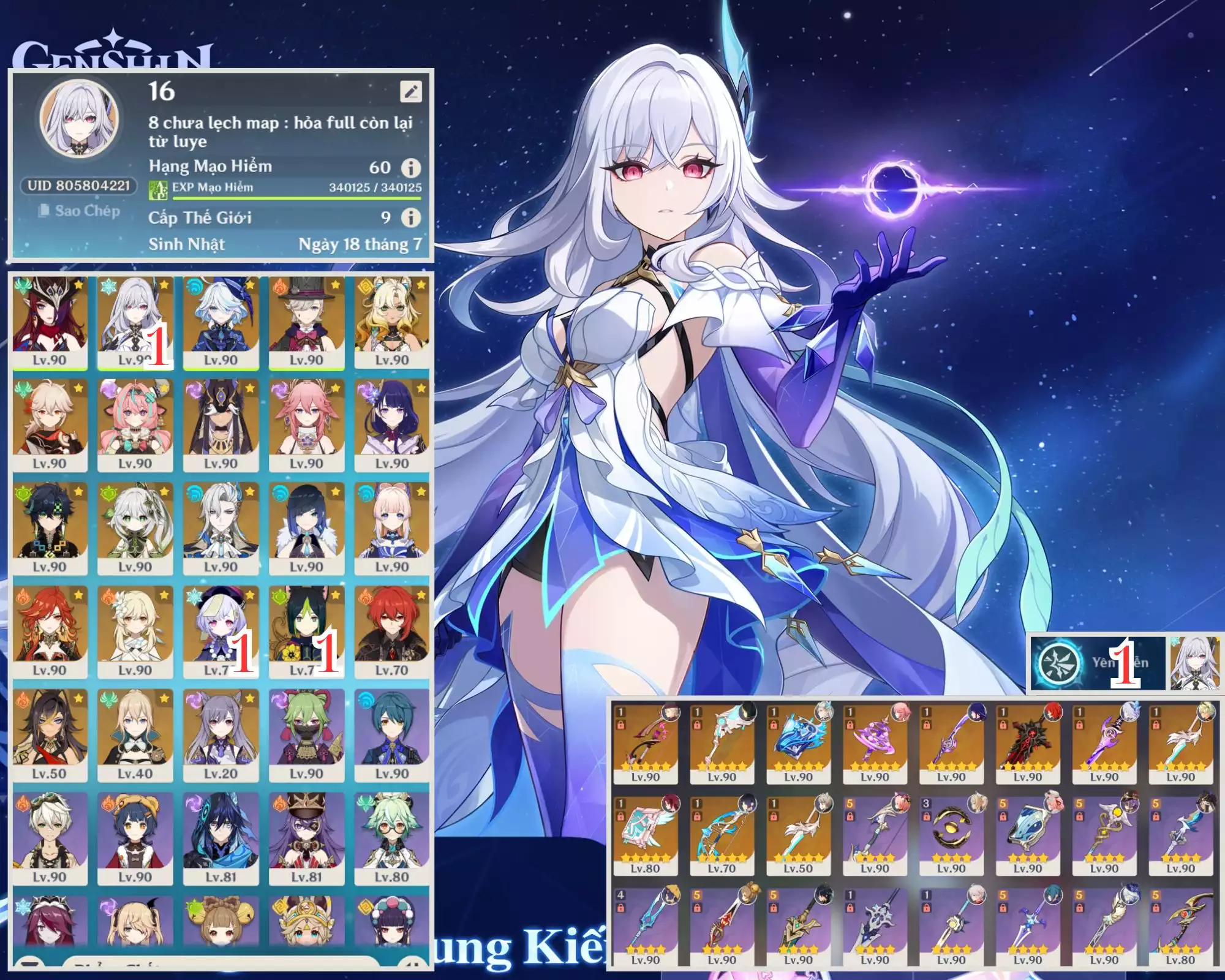This screenshot has width=1225, height=980.
Task: Click the profile edit pencil button
Action: coord(410,92)
